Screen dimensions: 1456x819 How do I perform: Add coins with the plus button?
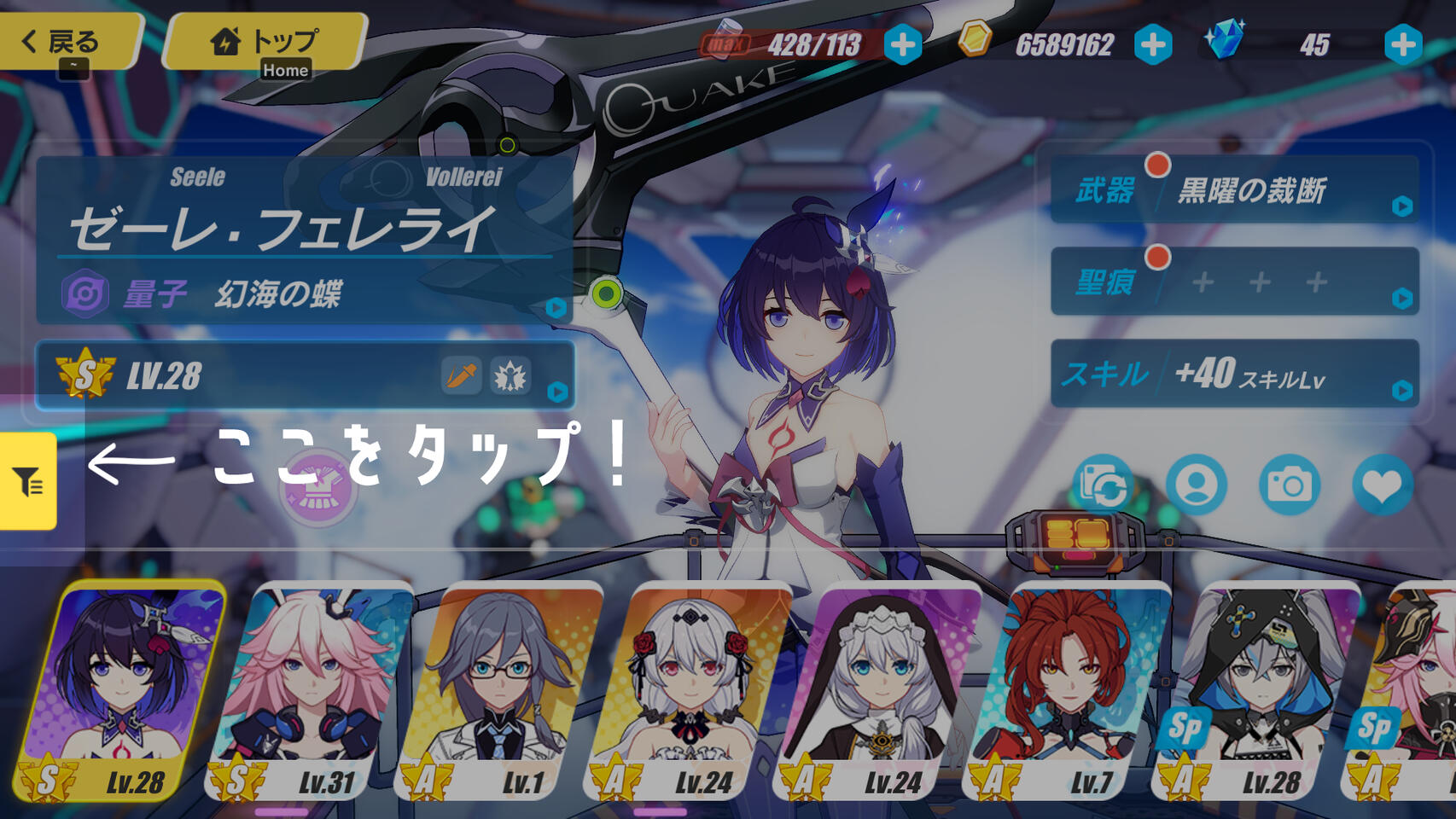pyautogui.click(x=1153, y=44)
